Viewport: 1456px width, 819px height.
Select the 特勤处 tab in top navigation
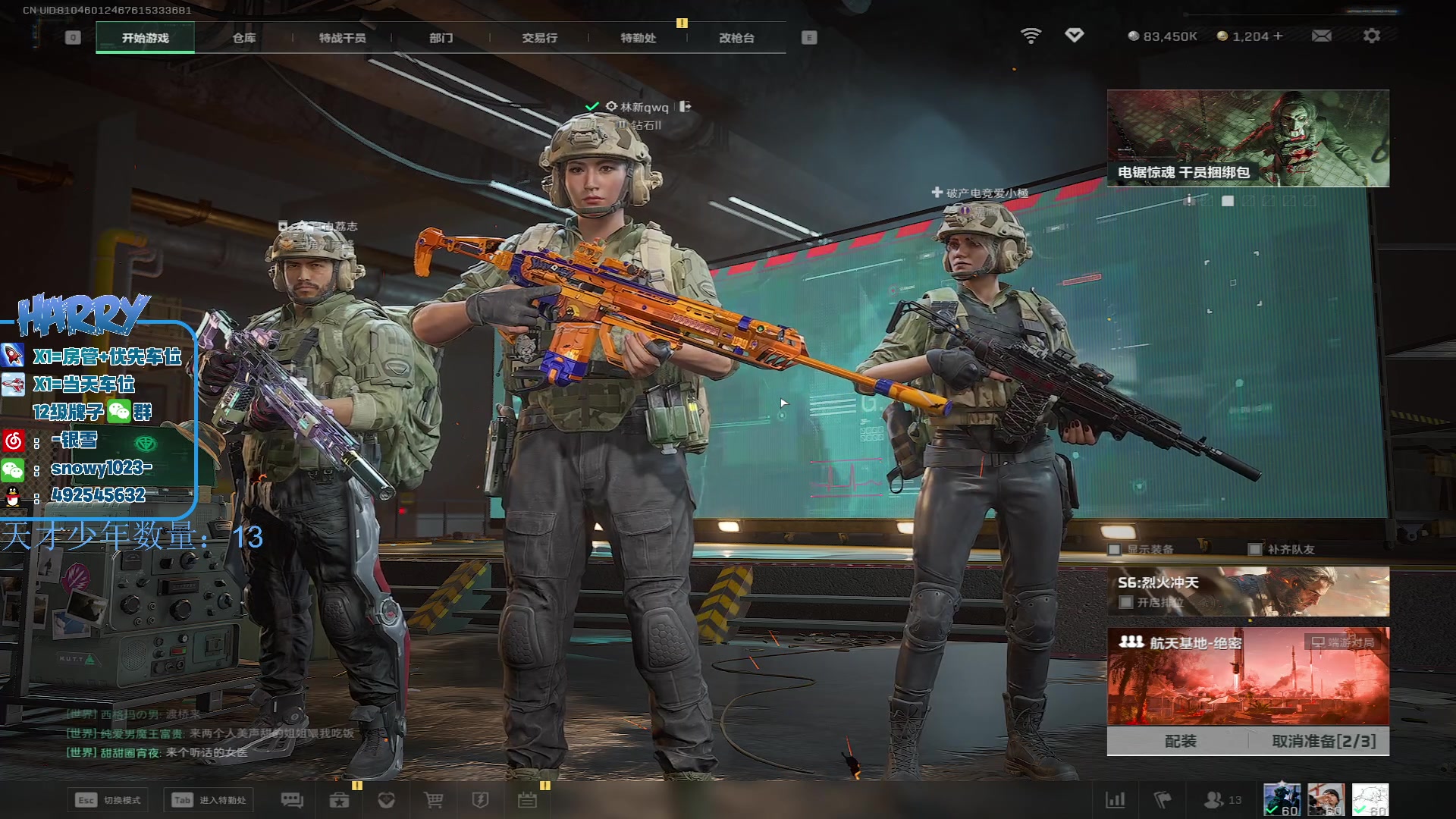[x=638, y=38]
